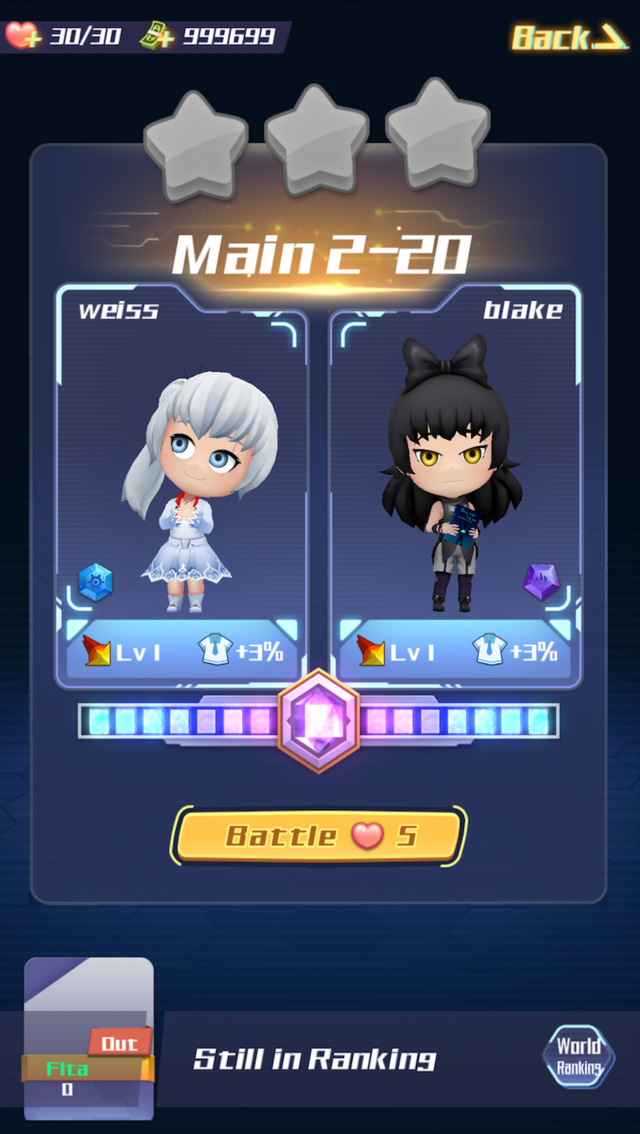Open the purple crystal hexagon emblem
Image resolution: width=640 pixels, height=1134 pixels.
coord(319,720)
